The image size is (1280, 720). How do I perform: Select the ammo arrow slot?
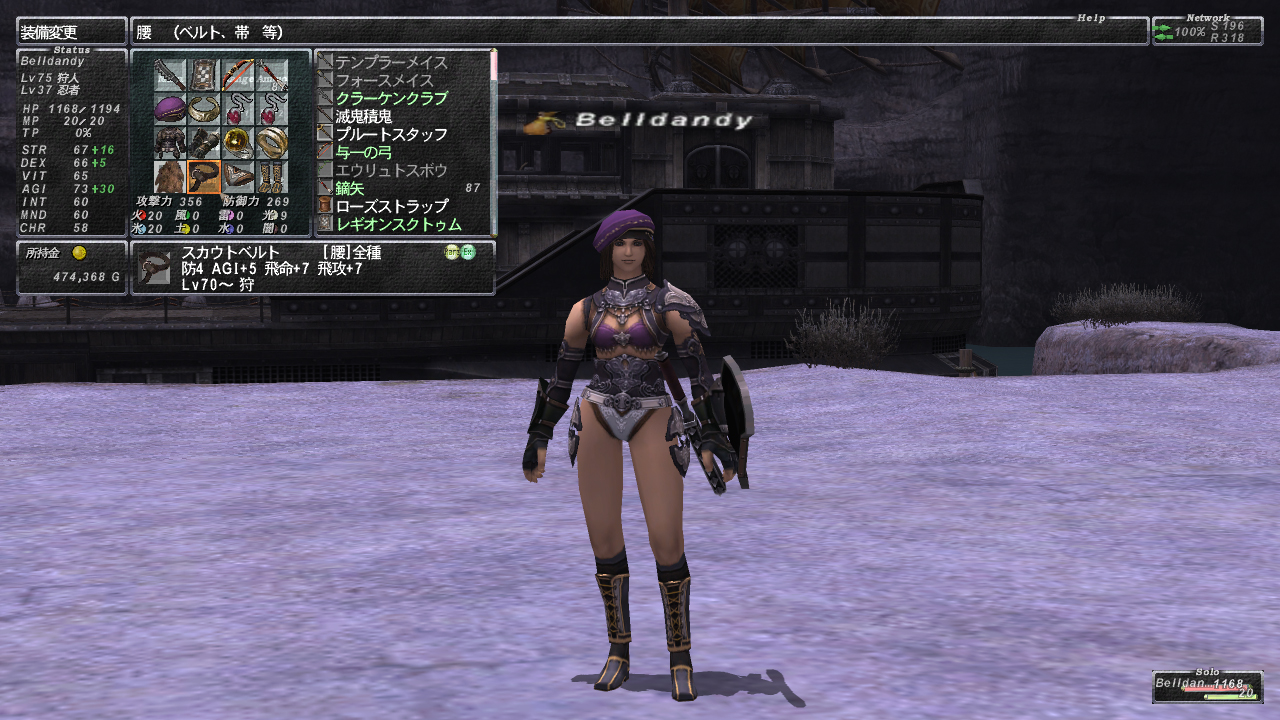pyautogui.click(x=272, y=75)
